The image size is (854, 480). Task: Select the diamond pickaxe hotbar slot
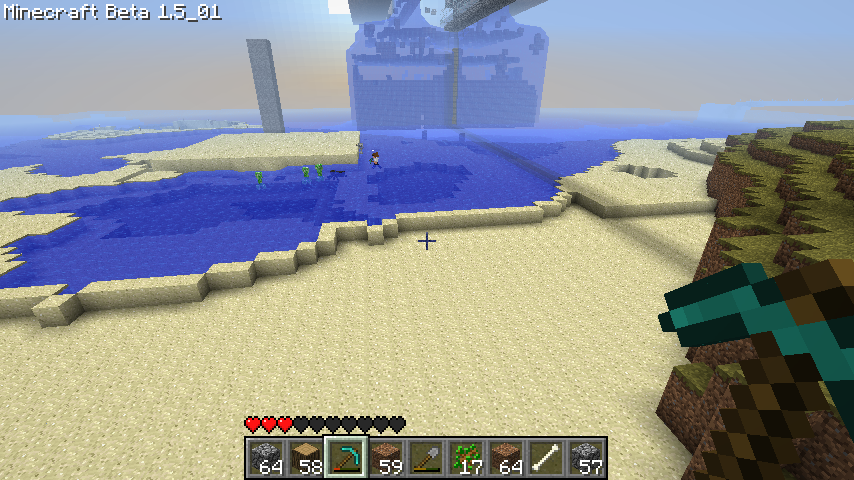coord(346,458)
